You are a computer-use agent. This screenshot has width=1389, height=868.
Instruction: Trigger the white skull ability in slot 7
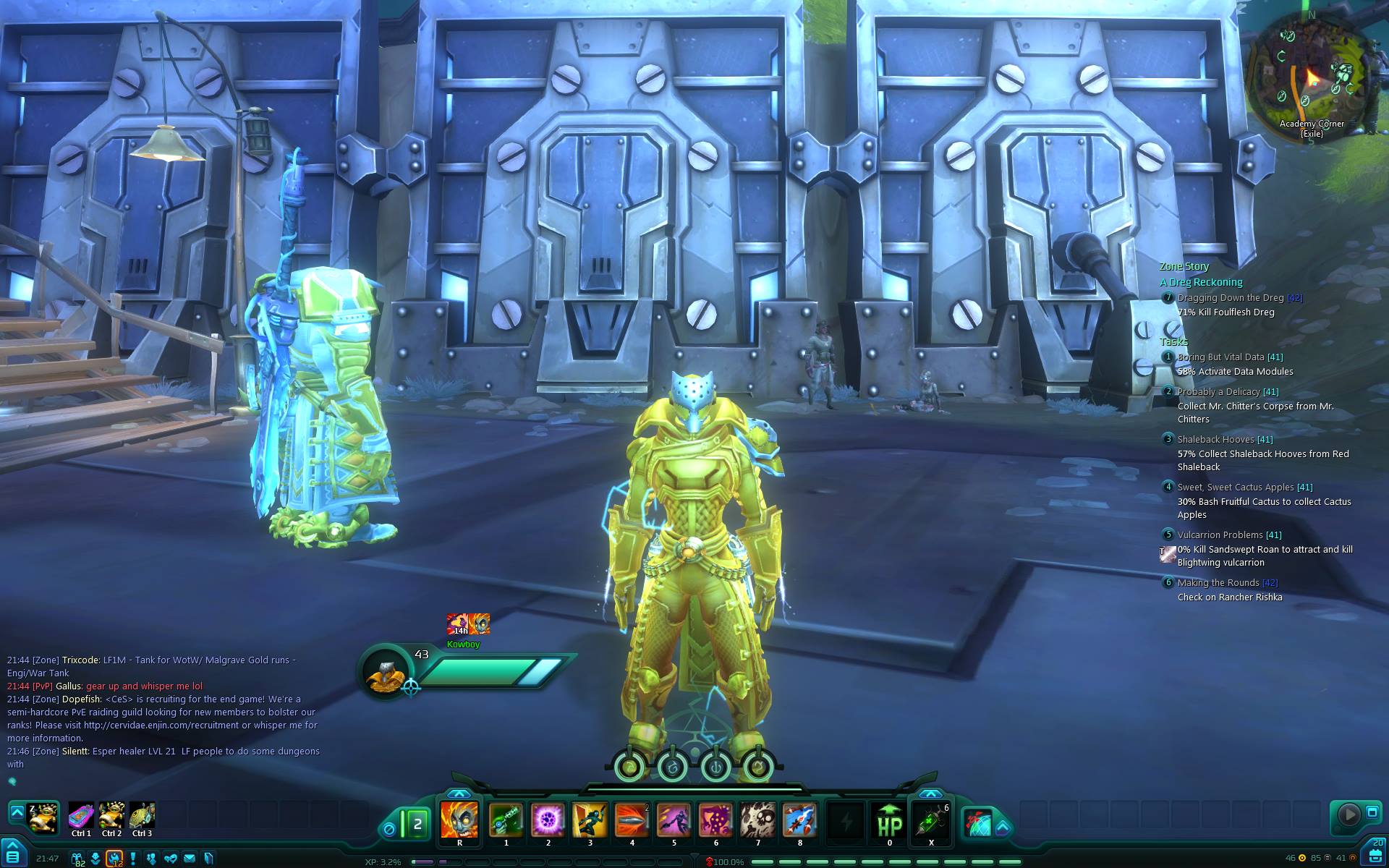tap(757, 820)
